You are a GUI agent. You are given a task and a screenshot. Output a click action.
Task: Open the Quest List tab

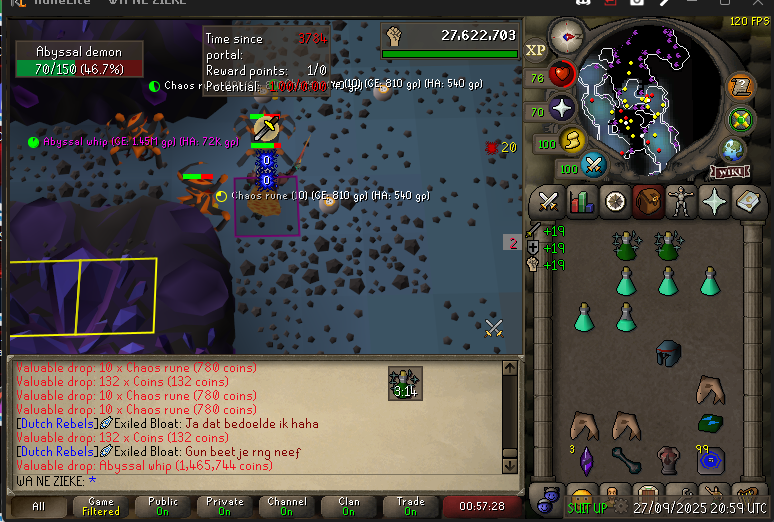coord(615,202)
